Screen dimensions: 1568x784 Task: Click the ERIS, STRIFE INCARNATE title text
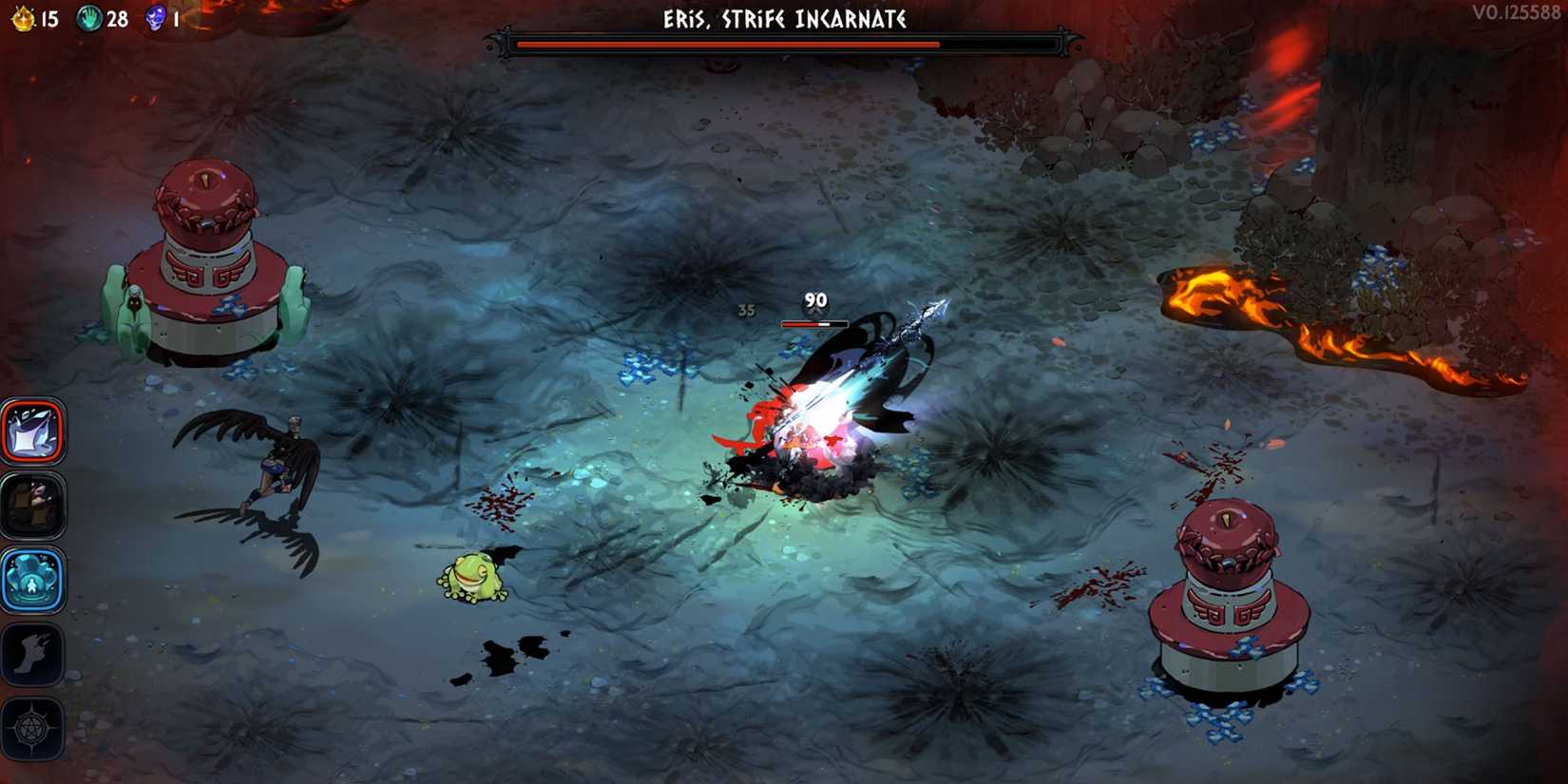tap(784, 18)
